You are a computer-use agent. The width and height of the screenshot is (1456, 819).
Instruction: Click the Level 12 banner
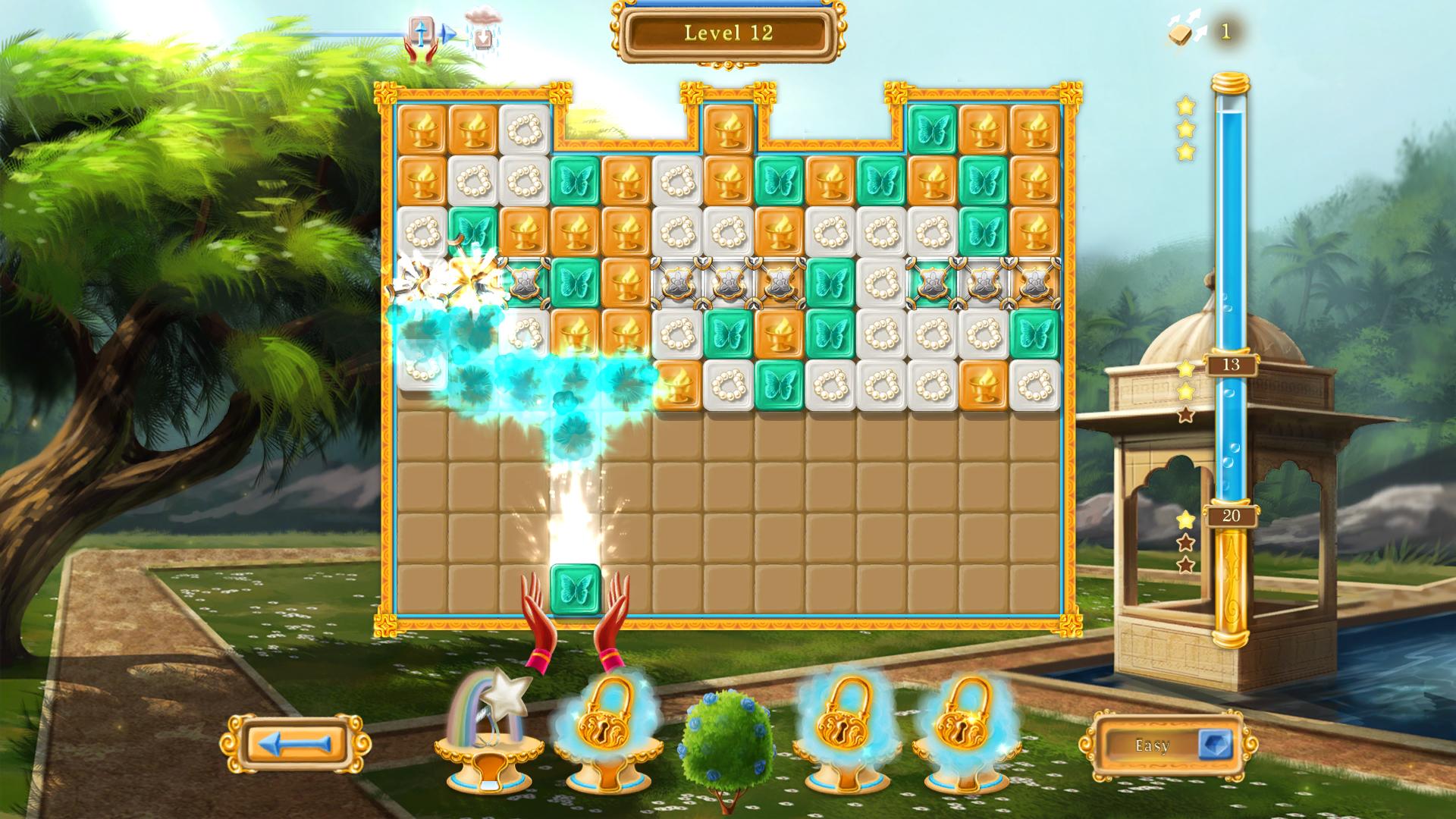tap(728, 33)
